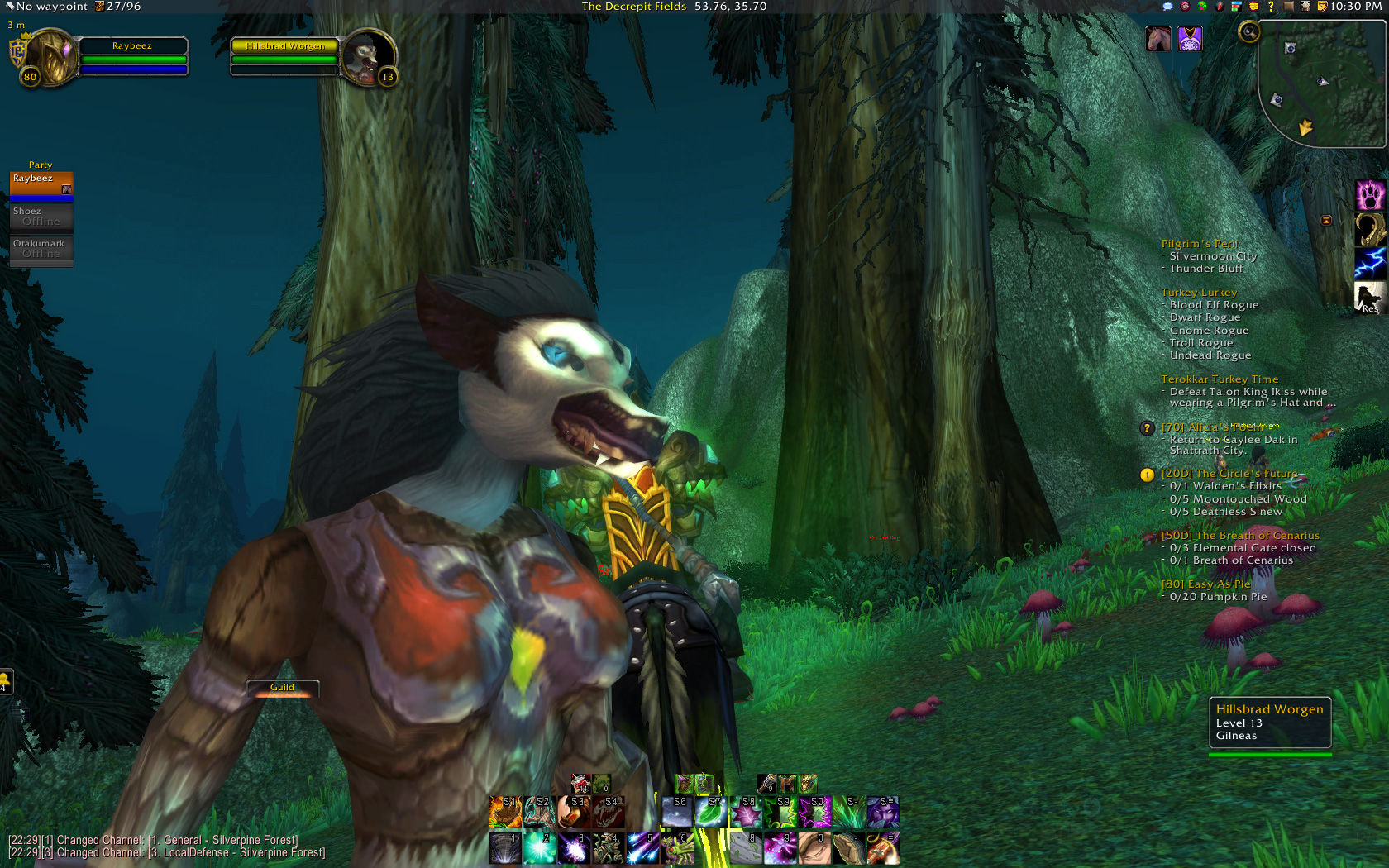Use the red potion with count 14
The height and width of the screenshot is (868, 1389).
coord(580,783)
